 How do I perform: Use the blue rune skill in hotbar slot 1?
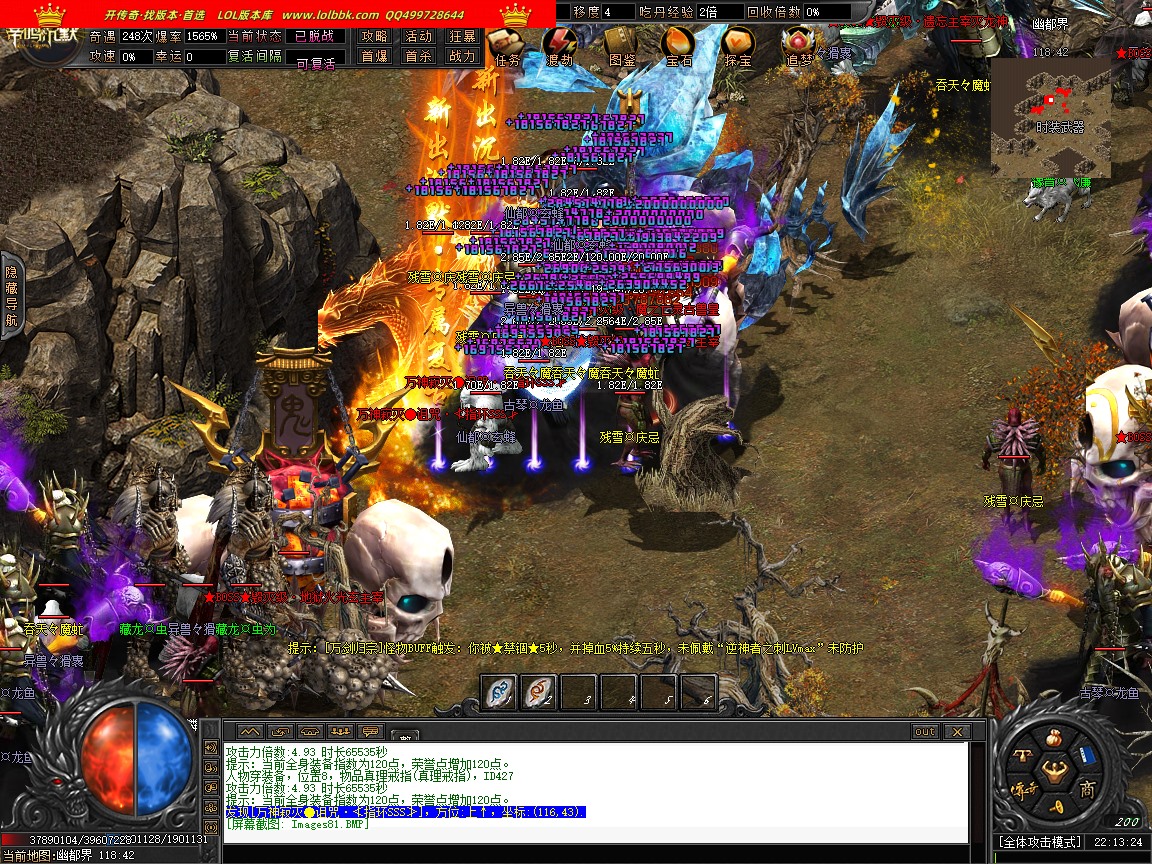[499, 691]
